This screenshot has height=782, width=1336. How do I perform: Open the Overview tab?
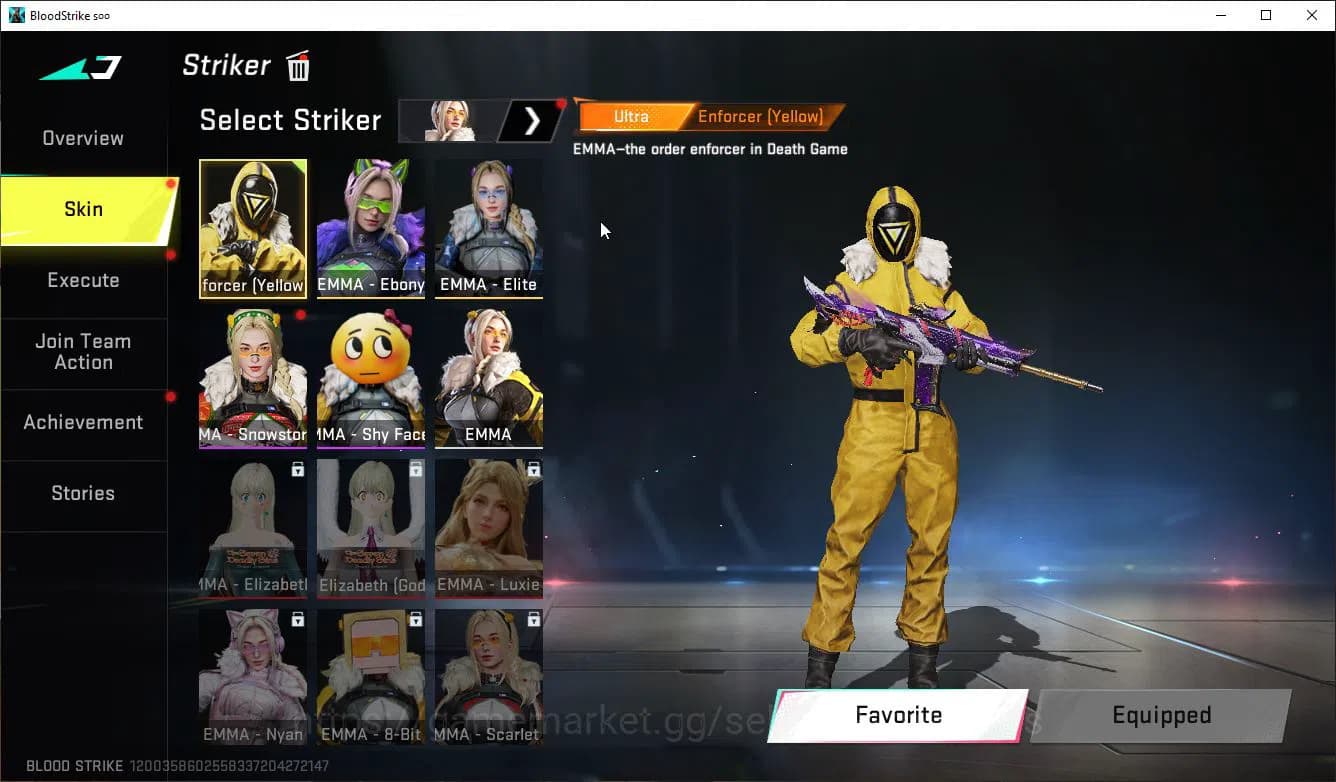coord(83,138)
